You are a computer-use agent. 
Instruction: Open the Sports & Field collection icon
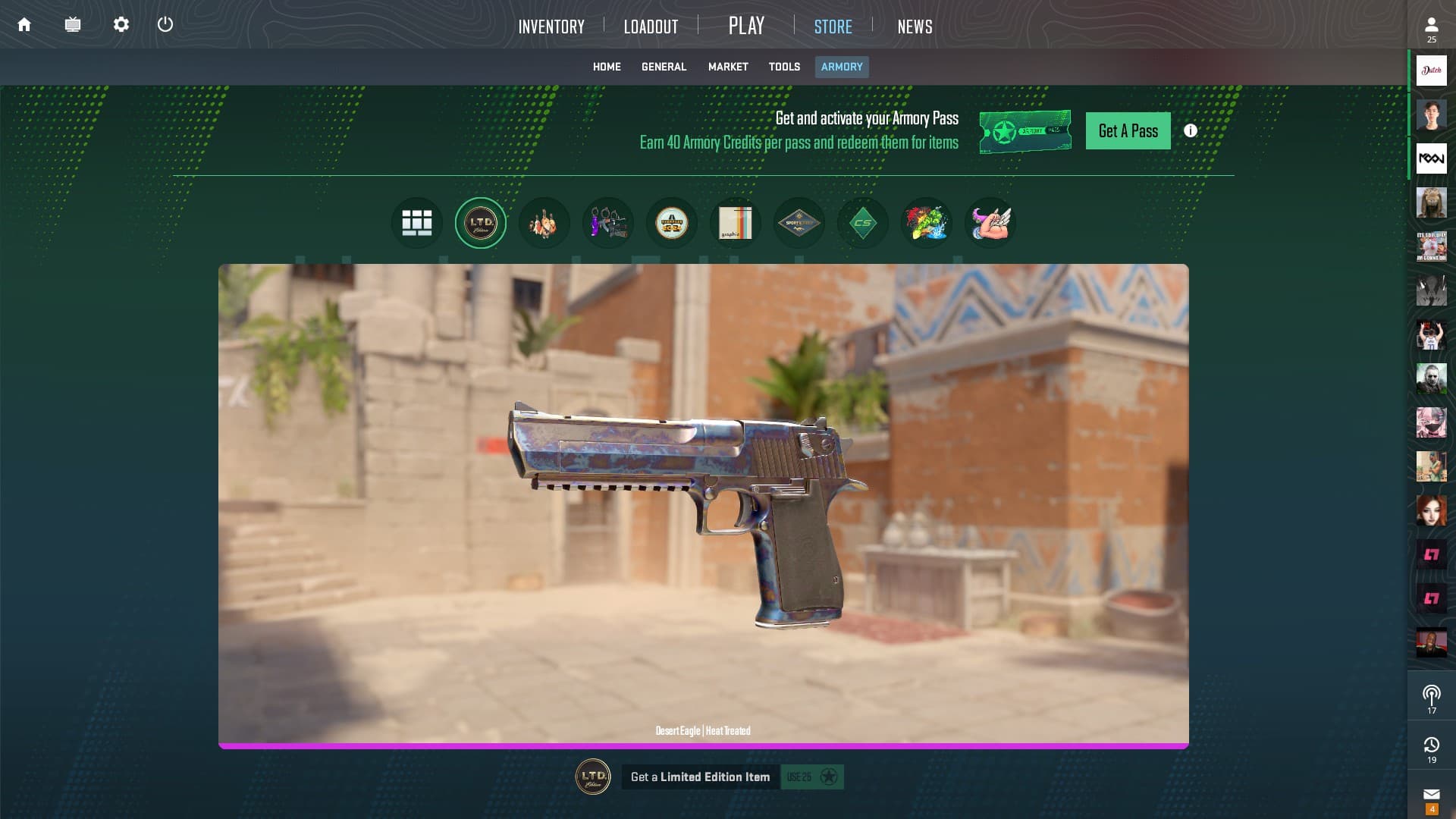pos(799,222)
